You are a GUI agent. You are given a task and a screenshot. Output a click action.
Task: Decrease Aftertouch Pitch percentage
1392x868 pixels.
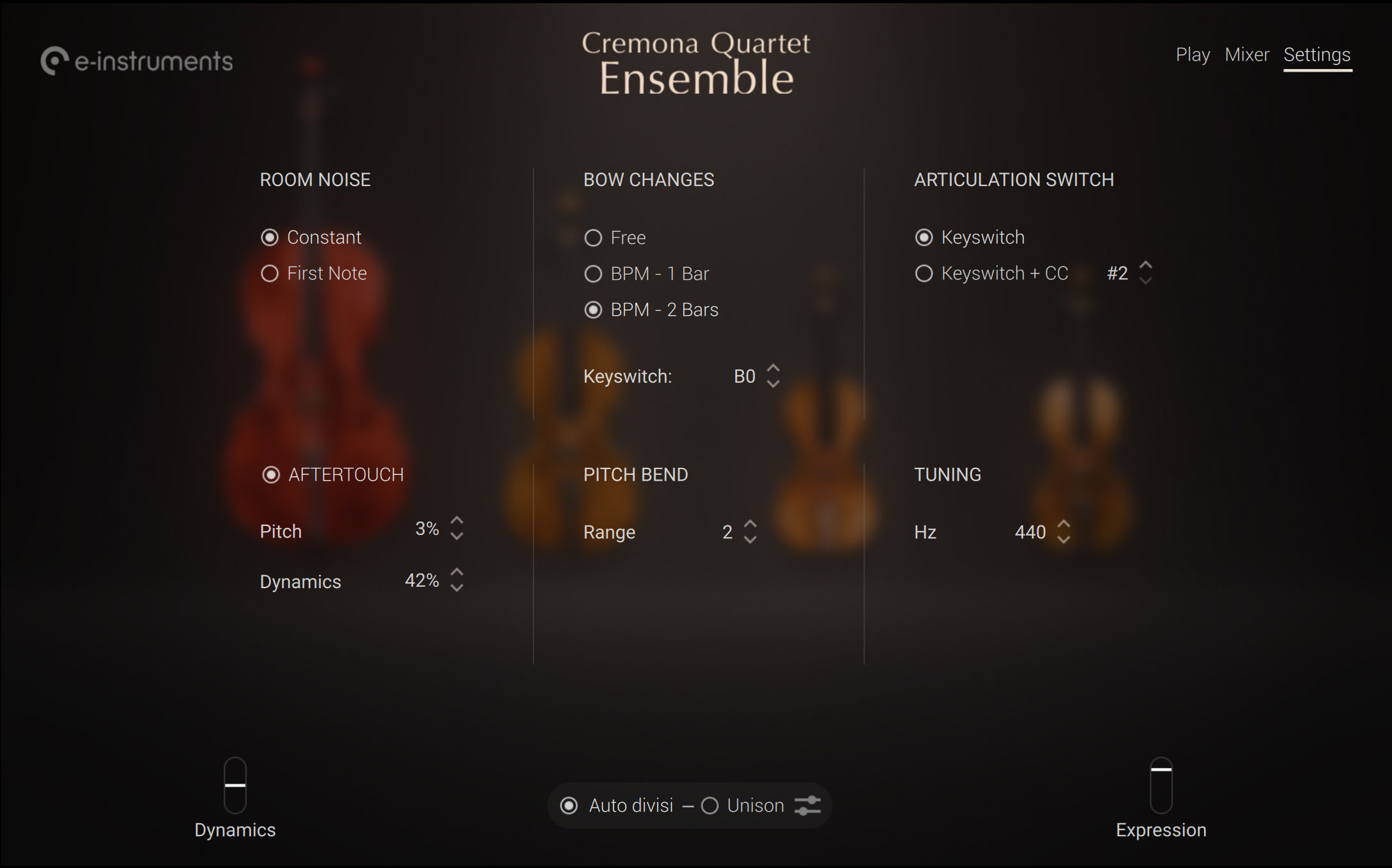coord(456,537)
